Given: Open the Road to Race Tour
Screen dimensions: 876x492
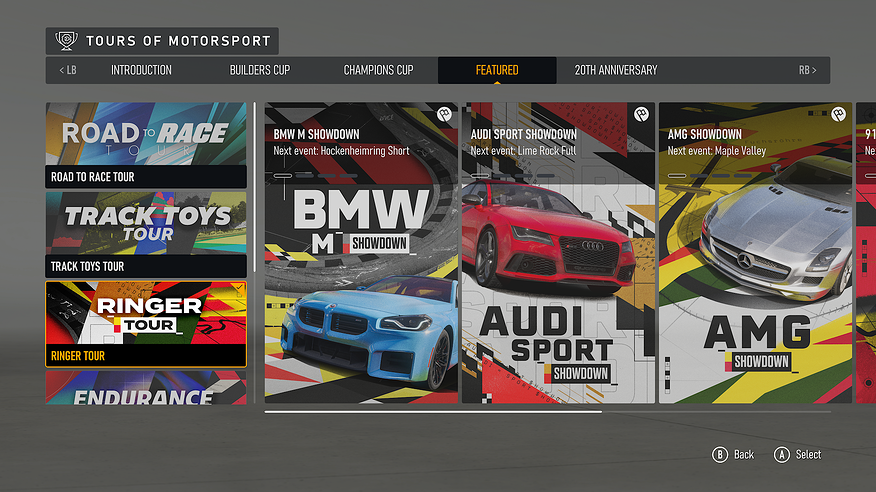Looking at the screenshot, I should (146, 145).
